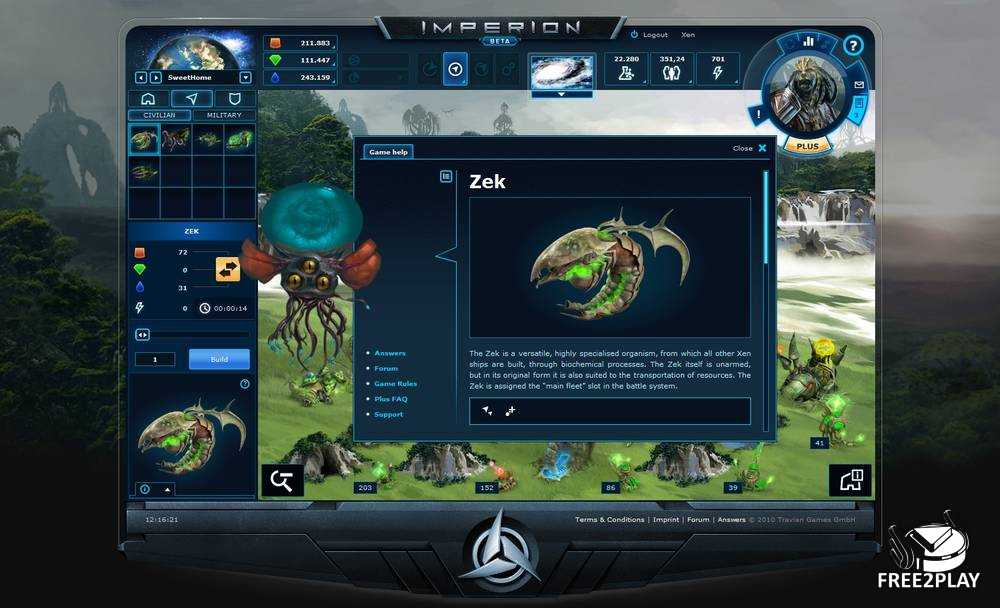1000x608 pixels.
Task: Open the Imprint footer link
Action: point(665,520)
